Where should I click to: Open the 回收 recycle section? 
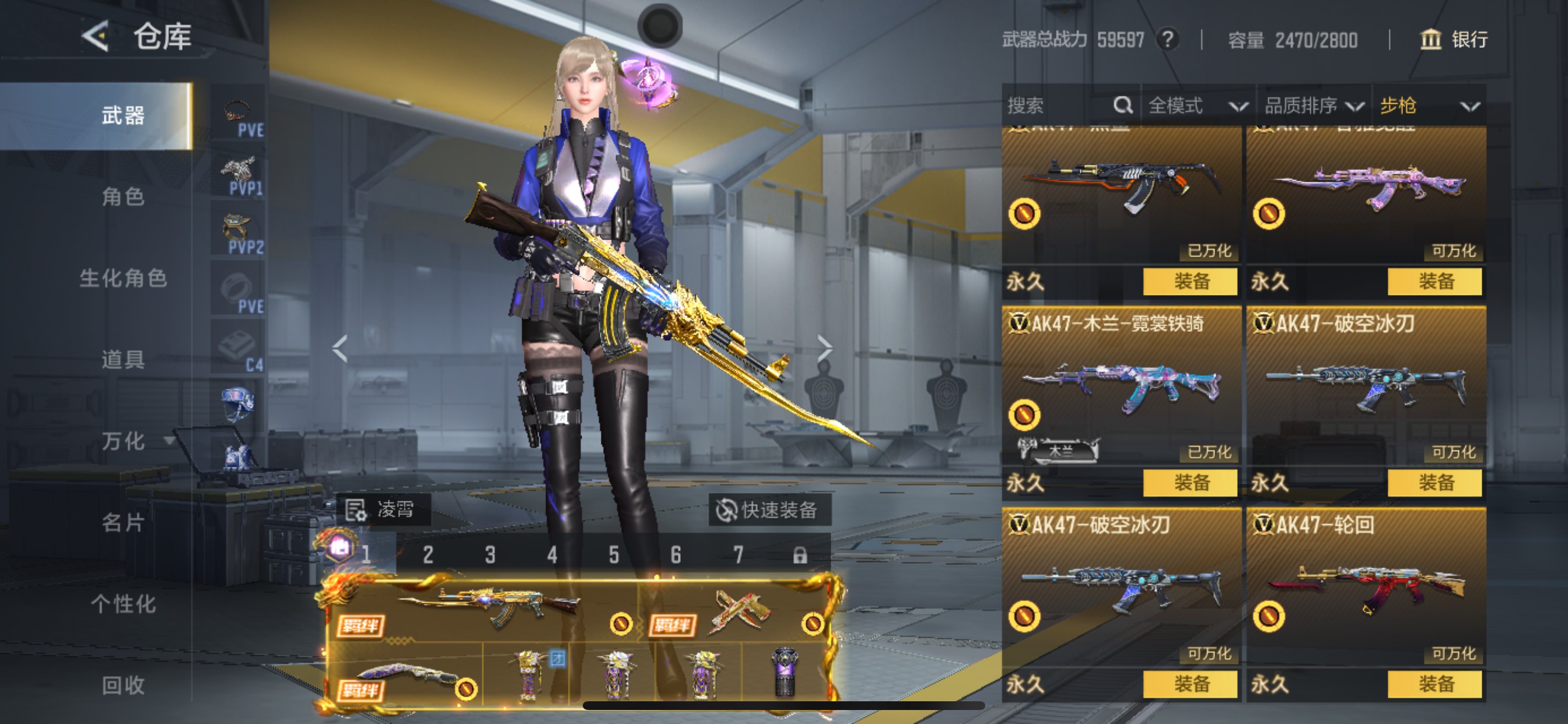point(123,685)
